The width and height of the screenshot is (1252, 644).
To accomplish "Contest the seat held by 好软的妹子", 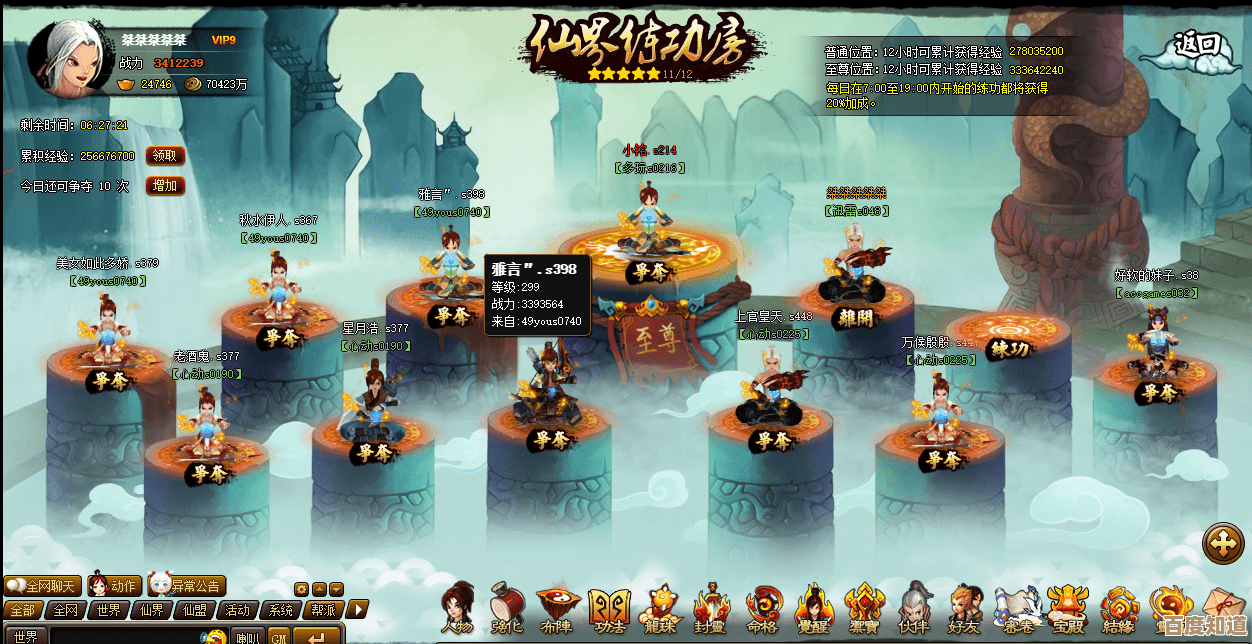I will pos(1158,393).
